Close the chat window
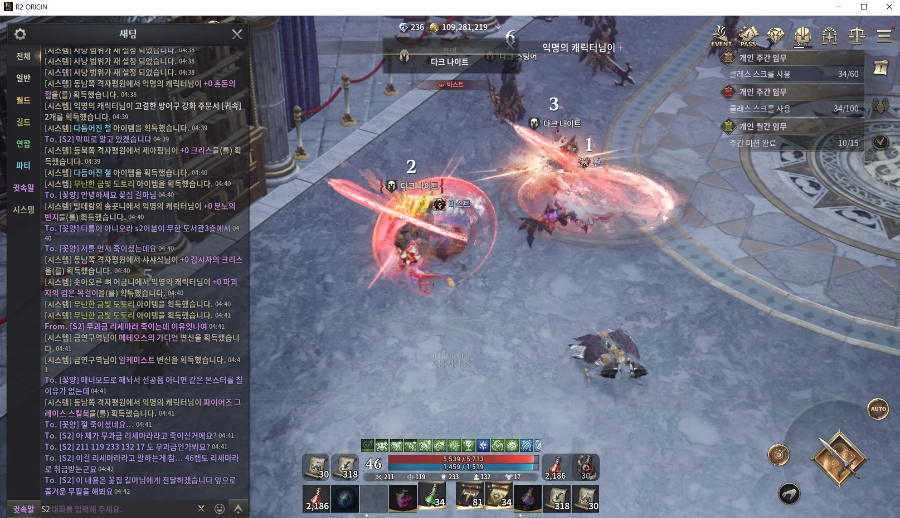 237,34
